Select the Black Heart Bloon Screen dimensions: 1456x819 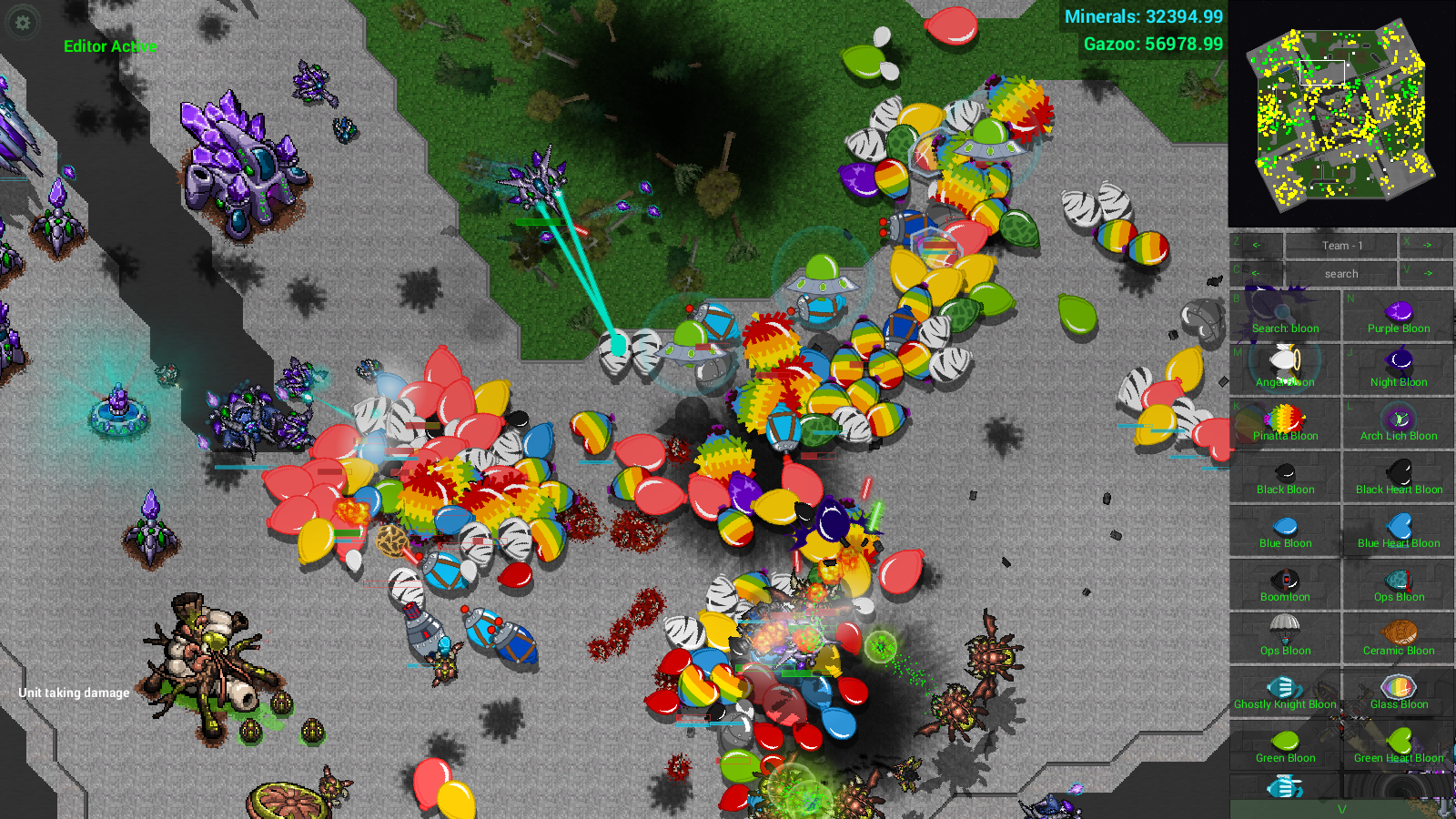(1399, 477)
